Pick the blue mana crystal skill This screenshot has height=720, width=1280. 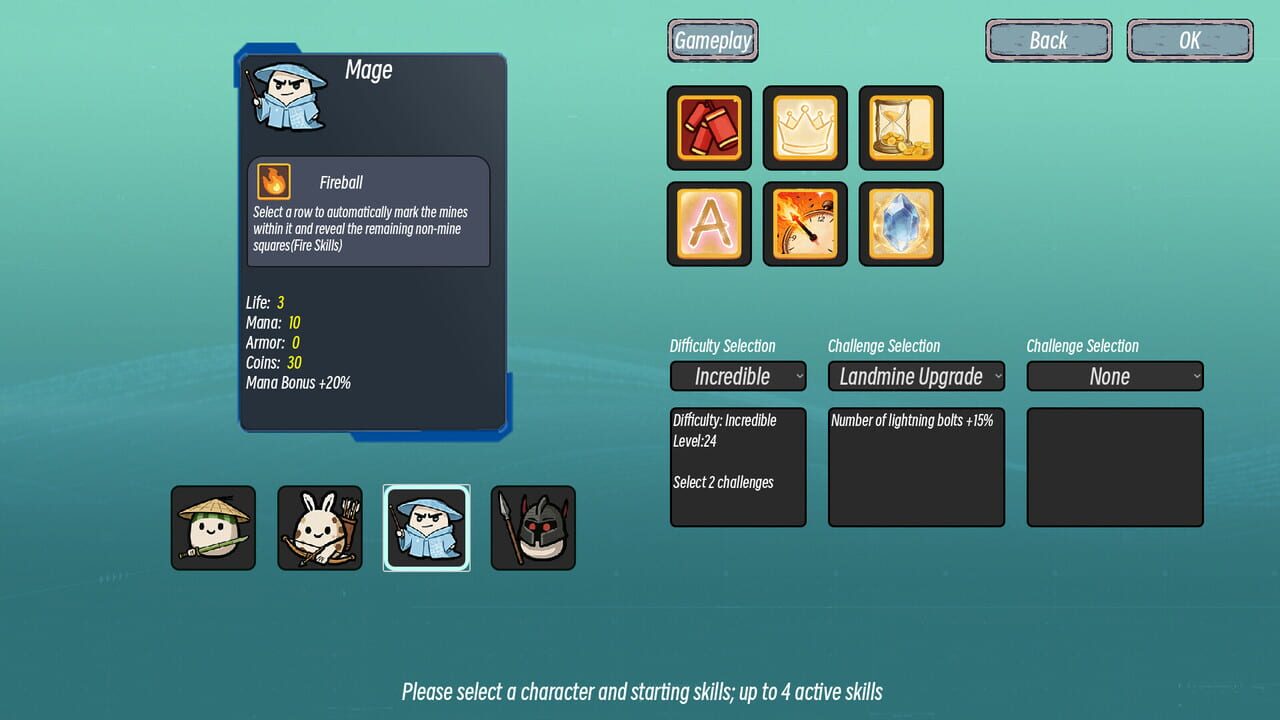pyautogui.click(x=900, y=223)
